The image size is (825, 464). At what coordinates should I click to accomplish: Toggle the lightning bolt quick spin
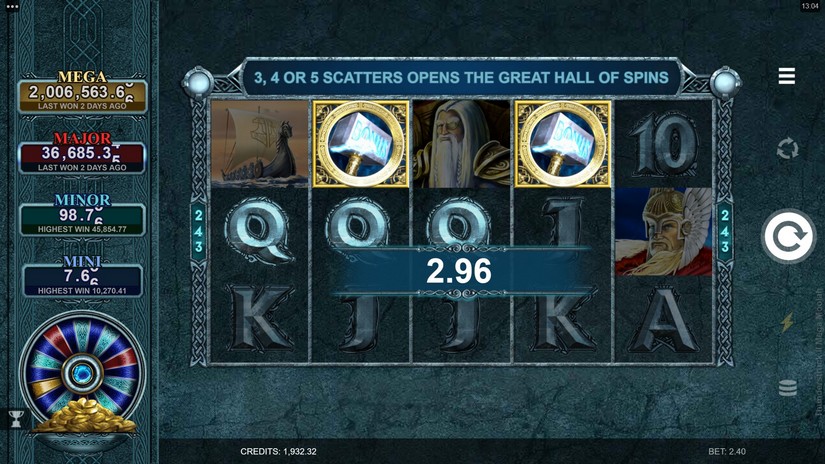click(788, 322)
